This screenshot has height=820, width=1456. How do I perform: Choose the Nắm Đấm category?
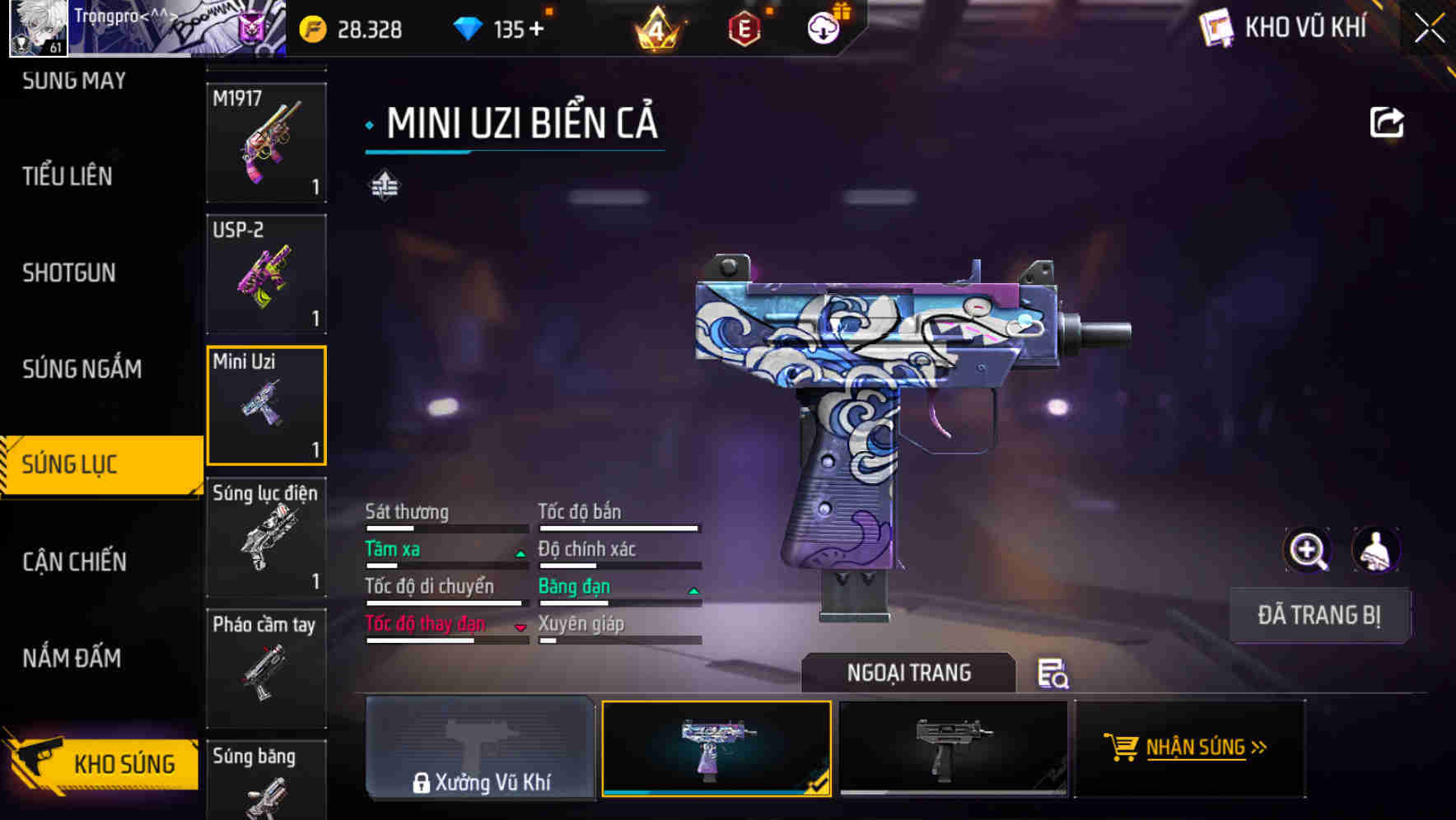point(72,658)
